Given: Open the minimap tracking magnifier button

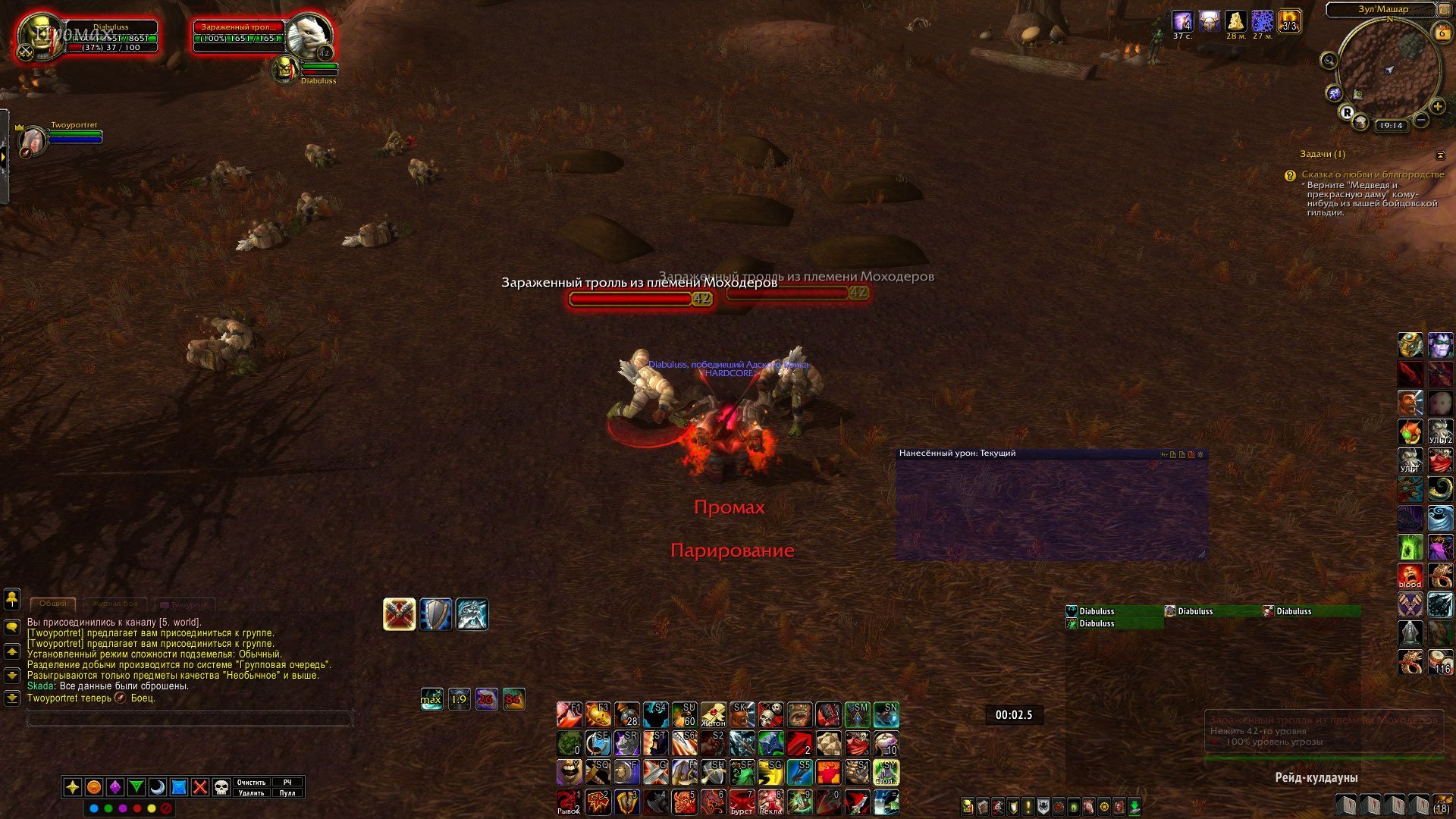Looking at the screenshot, I should (1329, 61).
